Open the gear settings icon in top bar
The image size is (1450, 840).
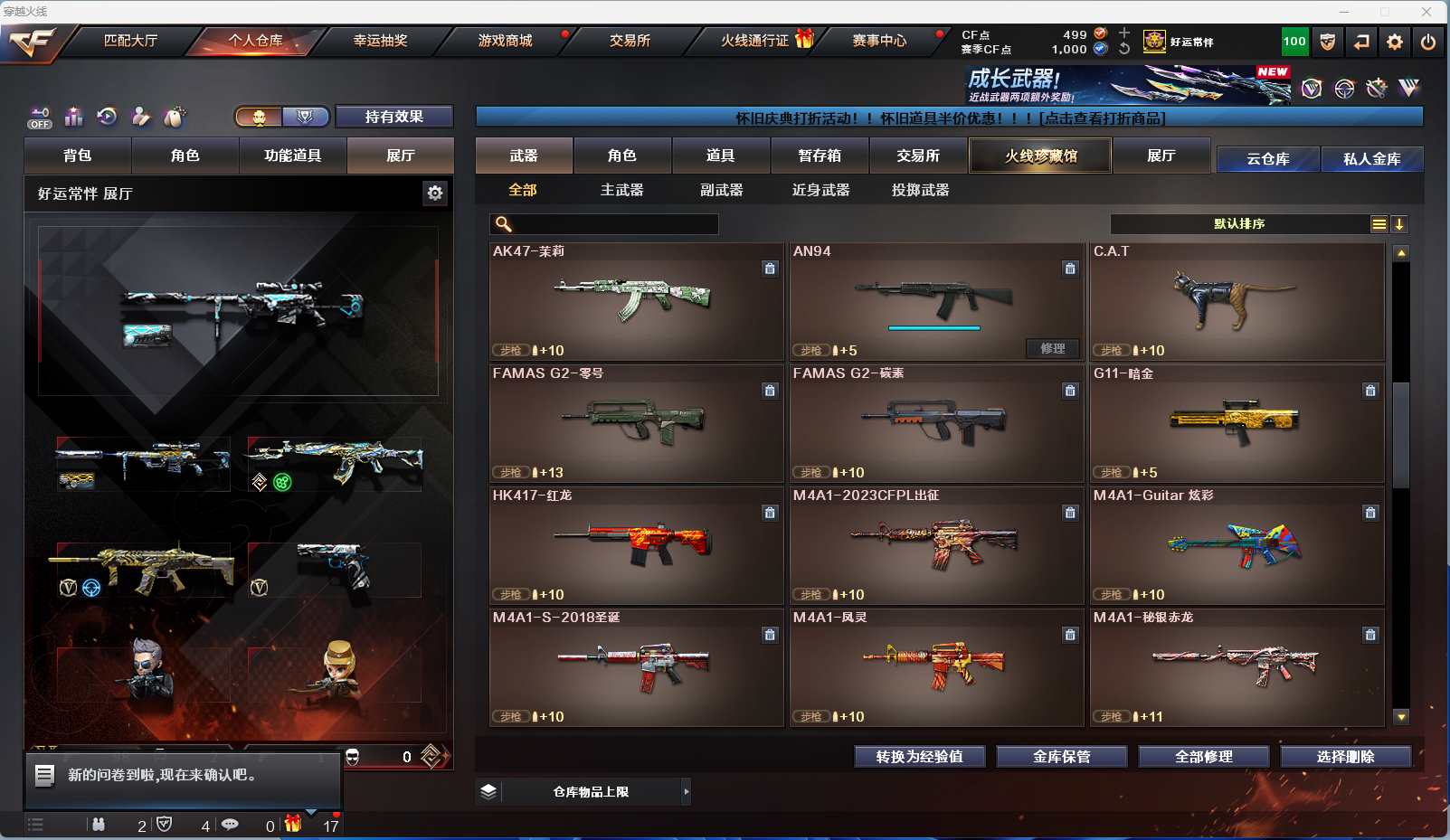1394,42
